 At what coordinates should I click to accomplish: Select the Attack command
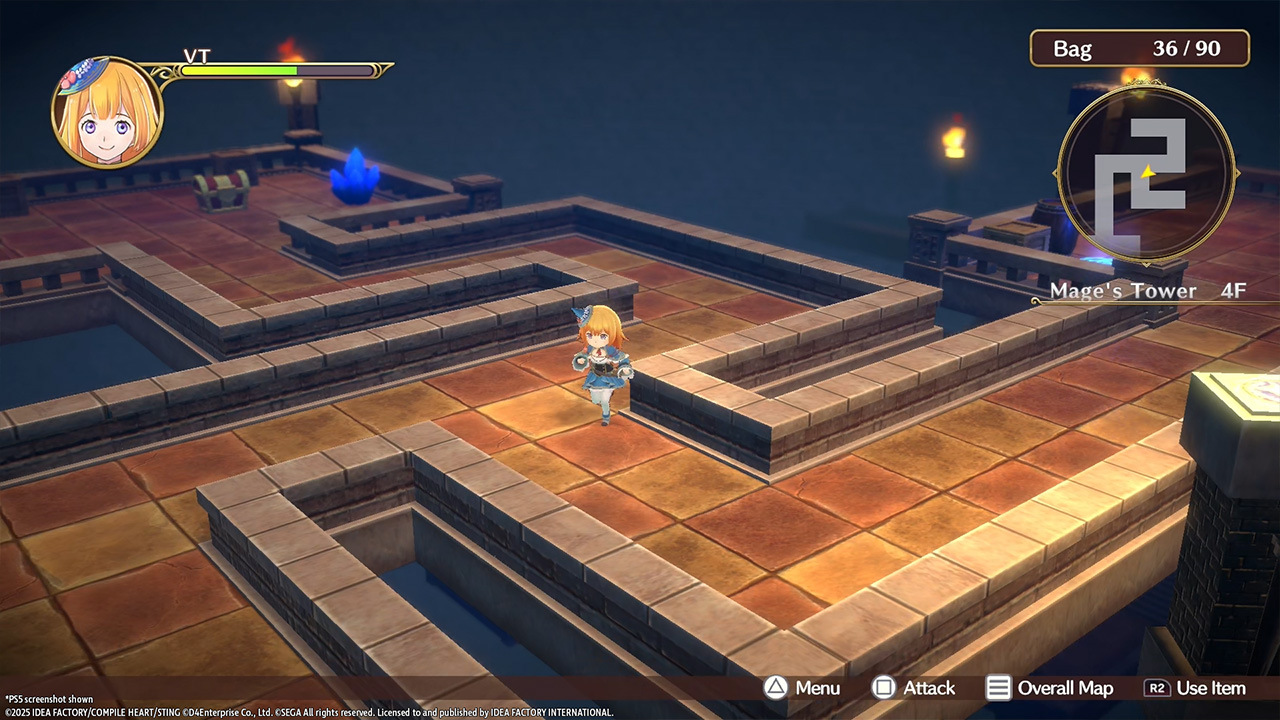click(914, 688)
